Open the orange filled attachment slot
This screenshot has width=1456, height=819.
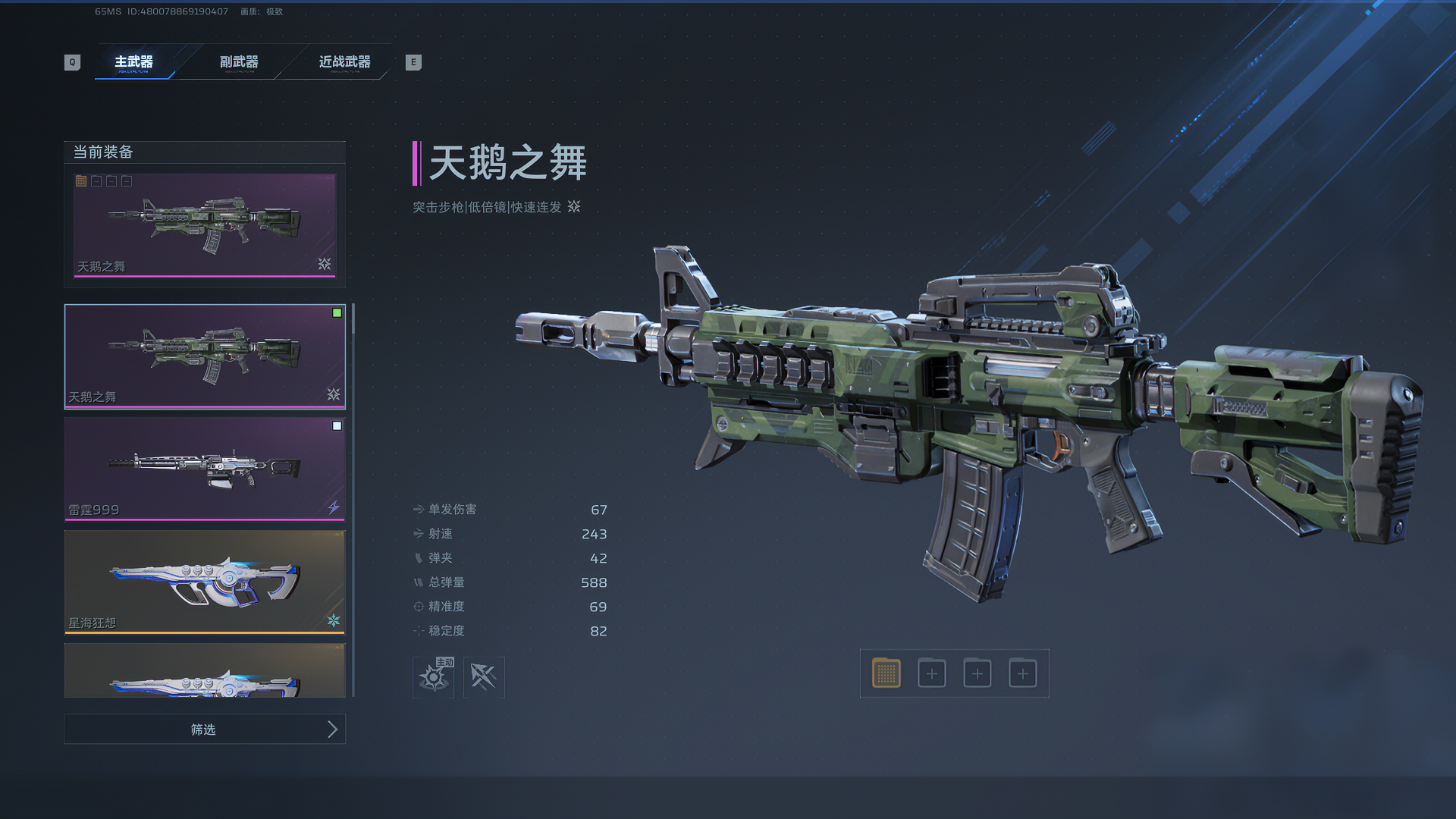(x=886, y=673)
